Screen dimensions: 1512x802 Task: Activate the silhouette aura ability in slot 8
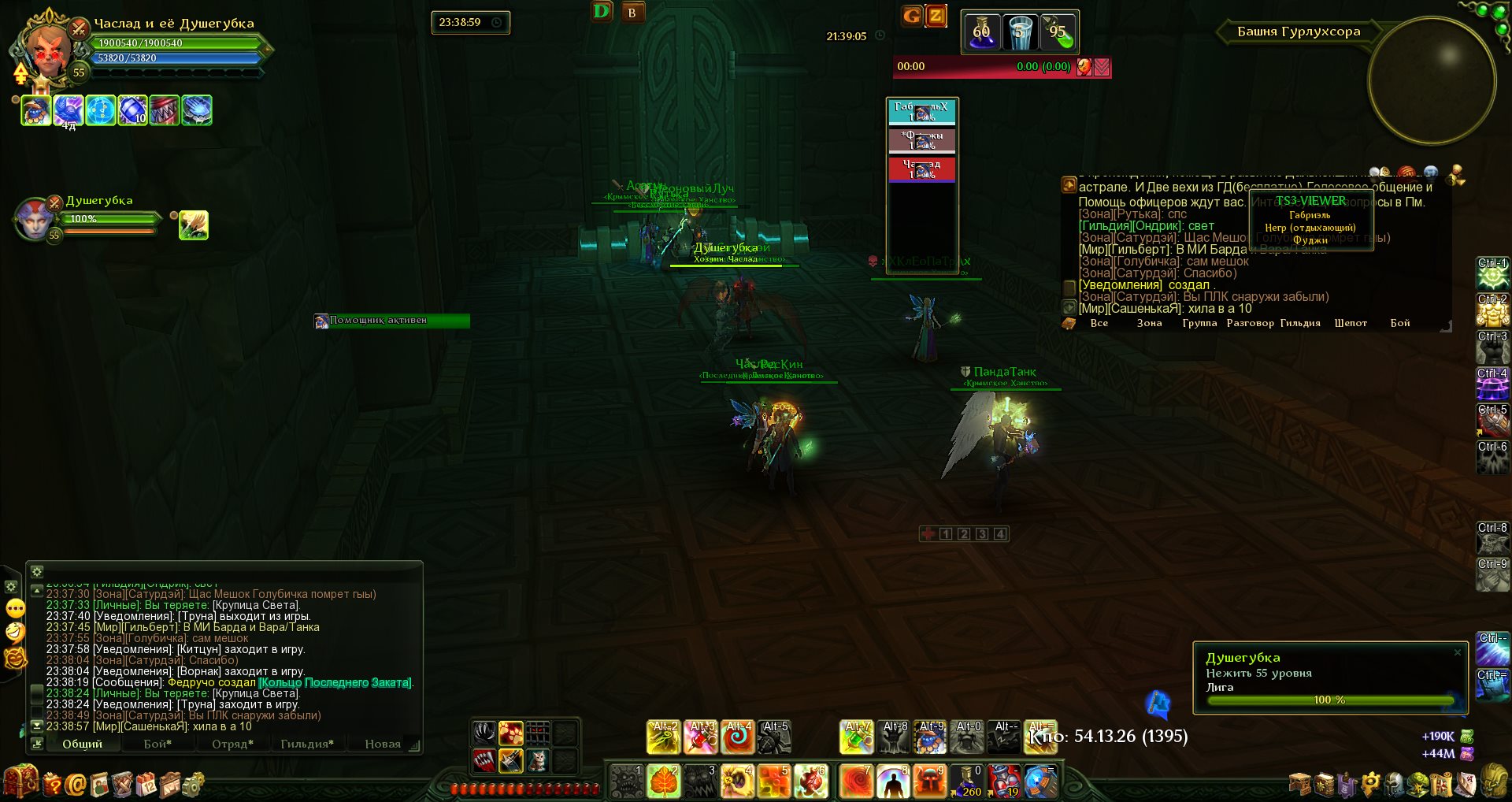click(x=893, y=781)
